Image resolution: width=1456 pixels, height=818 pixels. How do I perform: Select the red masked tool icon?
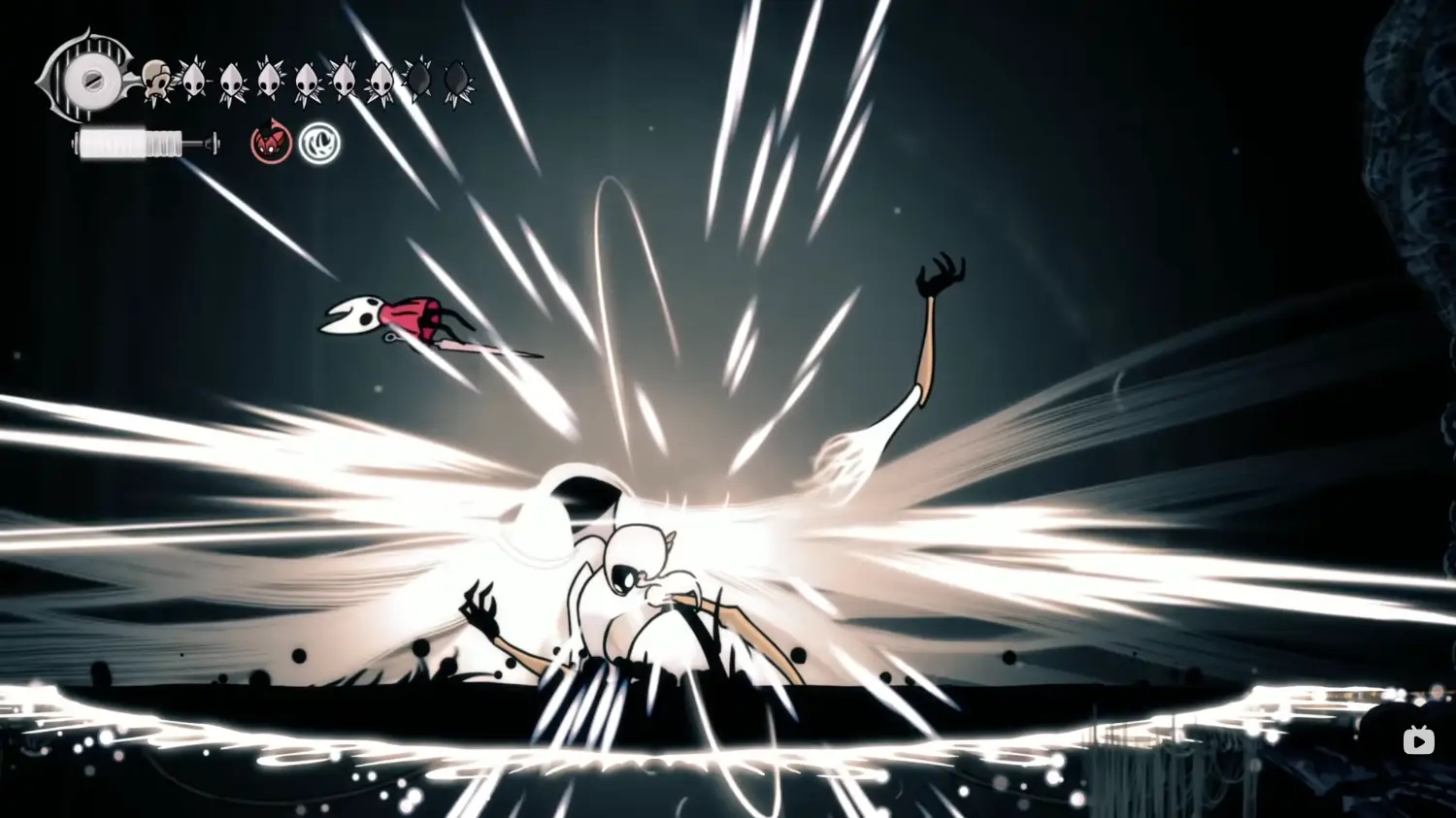click(x=272, y=145)
